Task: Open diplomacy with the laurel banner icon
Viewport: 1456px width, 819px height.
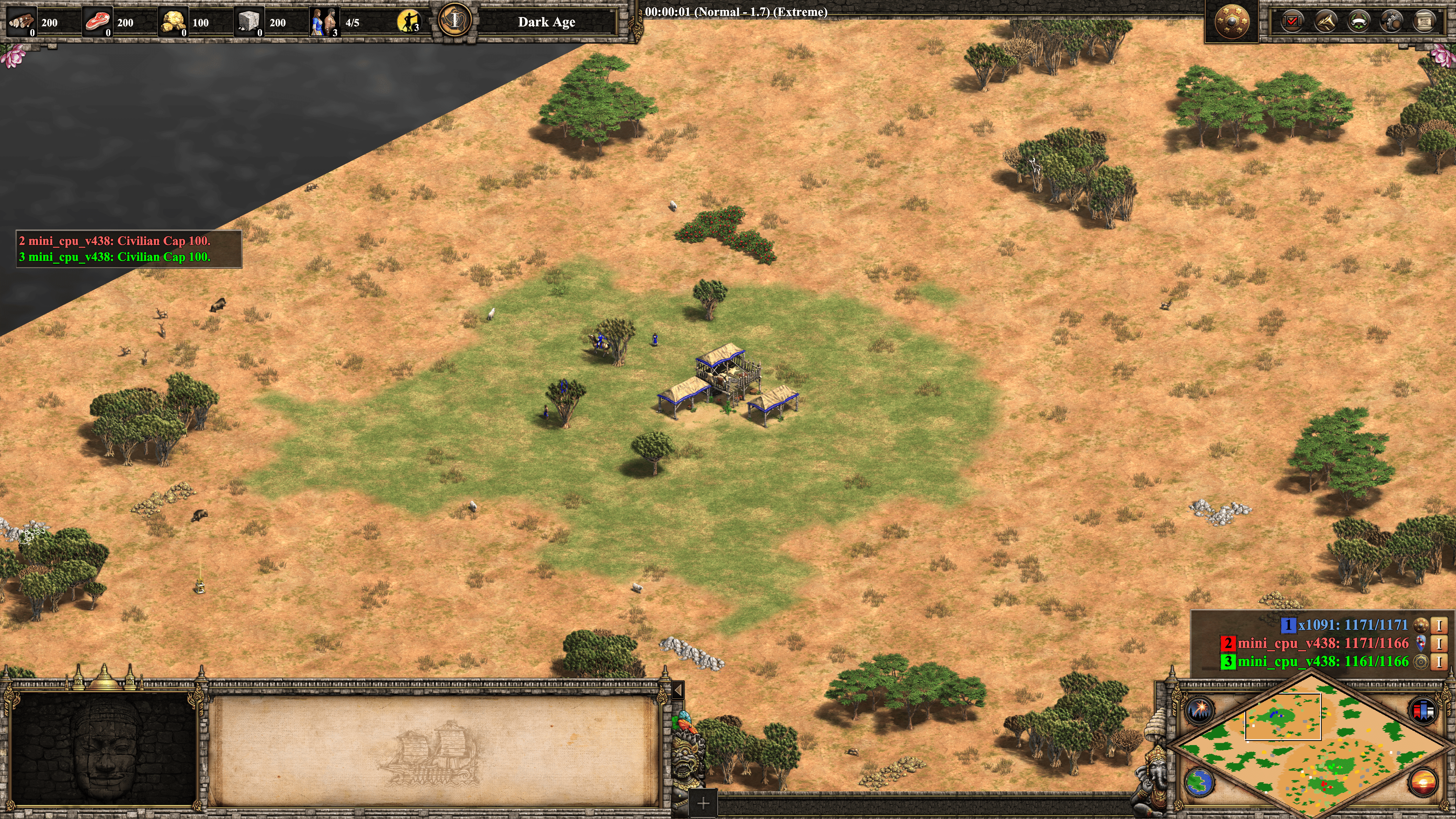Action: [x=1358, y=22]
